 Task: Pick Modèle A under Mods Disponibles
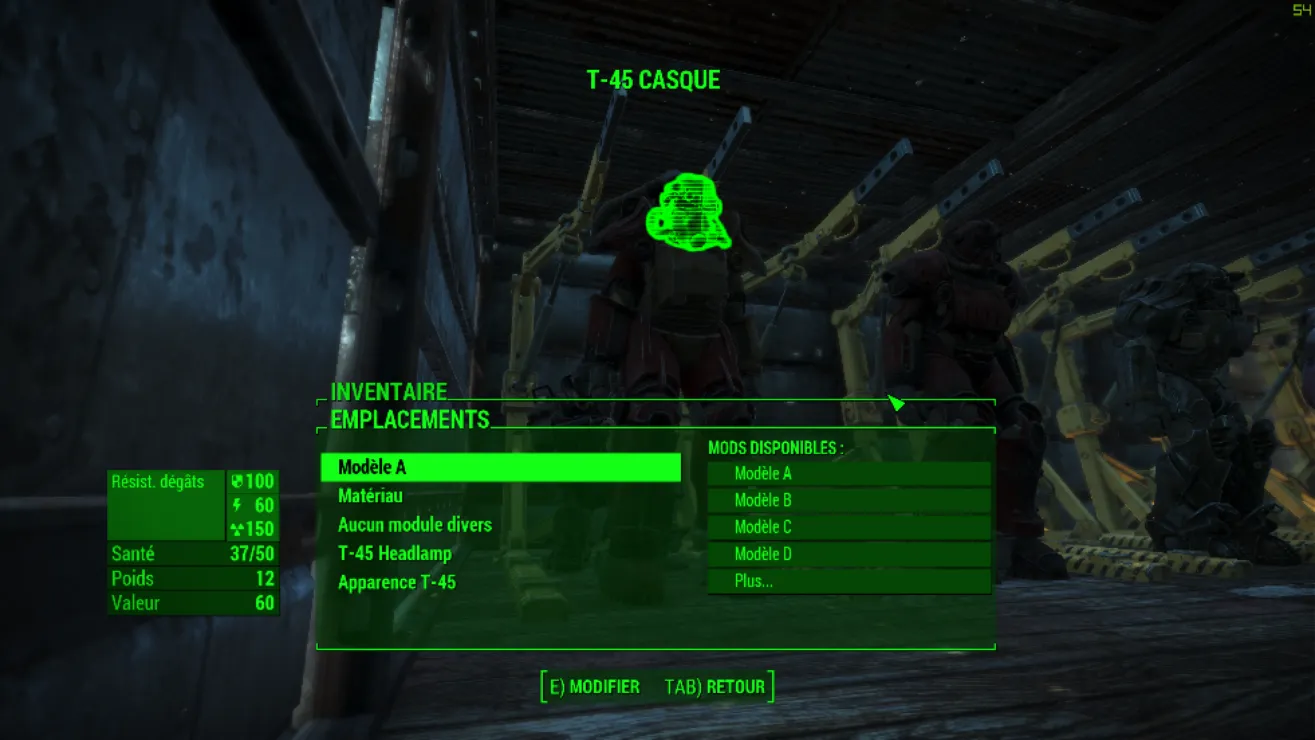(x=848, y=474)
